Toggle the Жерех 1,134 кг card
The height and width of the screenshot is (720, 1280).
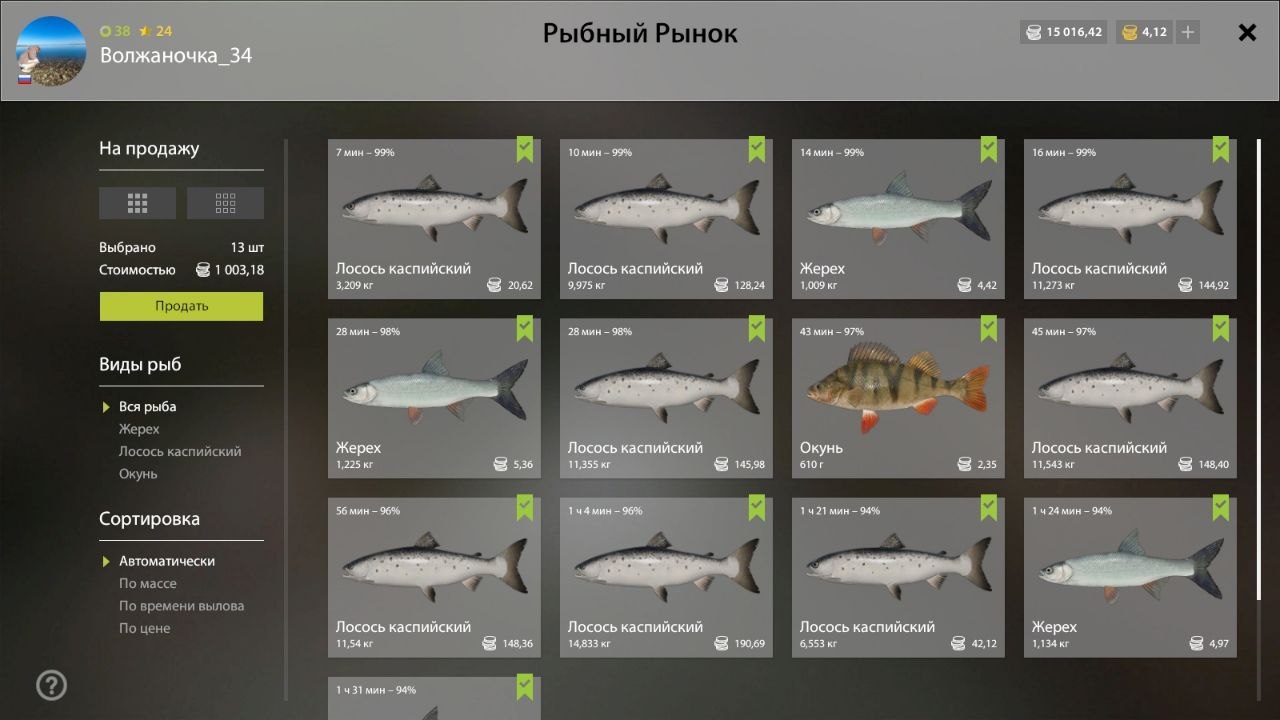1130,577
